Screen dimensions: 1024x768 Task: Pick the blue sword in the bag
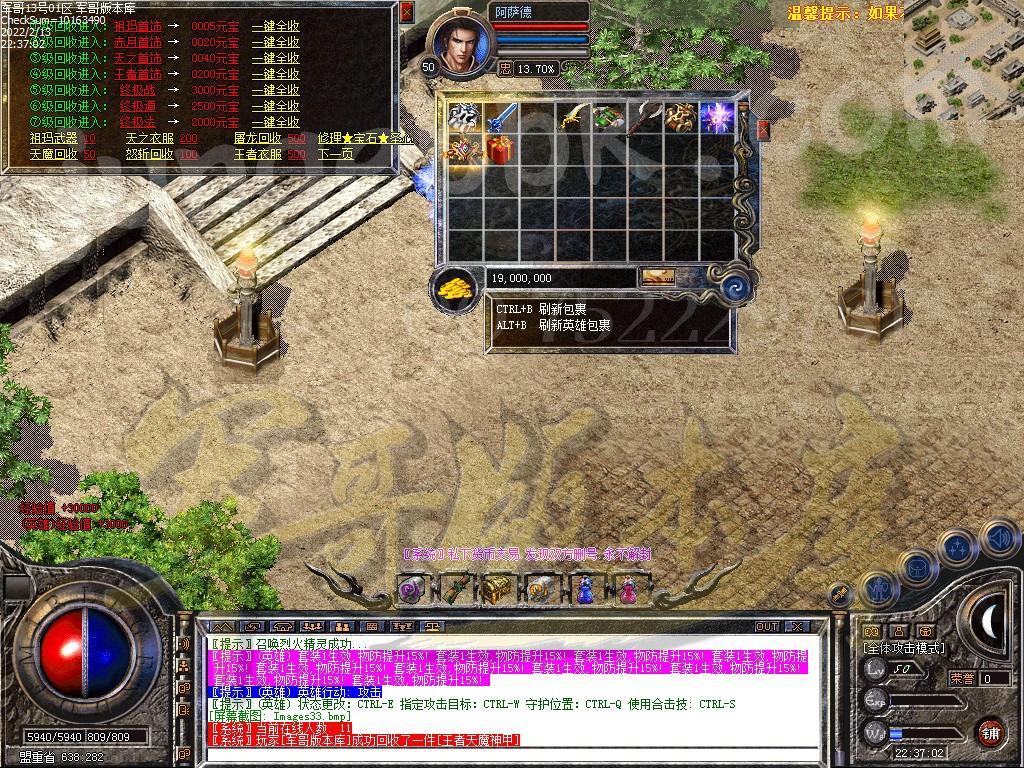[x=499, y=117]
